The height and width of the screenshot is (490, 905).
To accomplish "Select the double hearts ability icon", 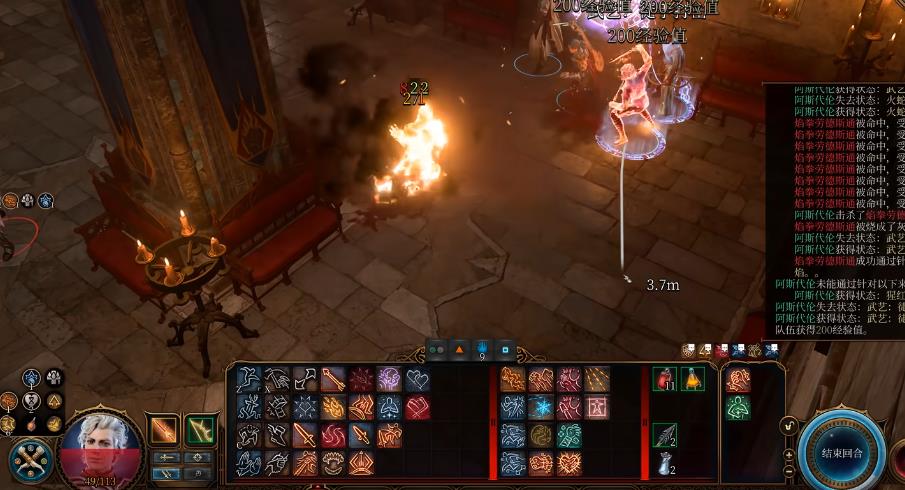I will tap(416, 379).
